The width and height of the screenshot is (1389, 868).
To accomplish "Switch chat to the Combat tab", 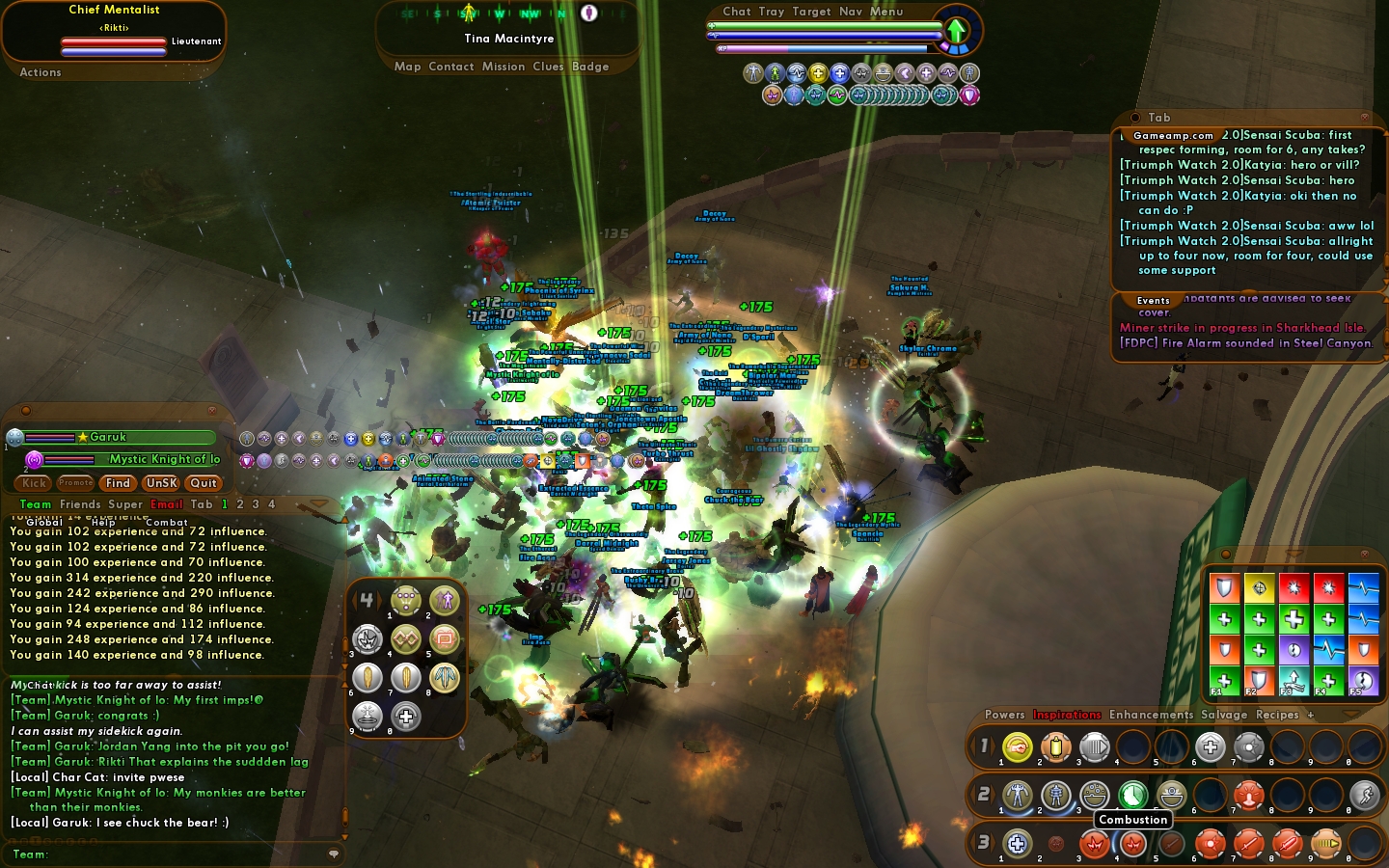I will [166, 522].
